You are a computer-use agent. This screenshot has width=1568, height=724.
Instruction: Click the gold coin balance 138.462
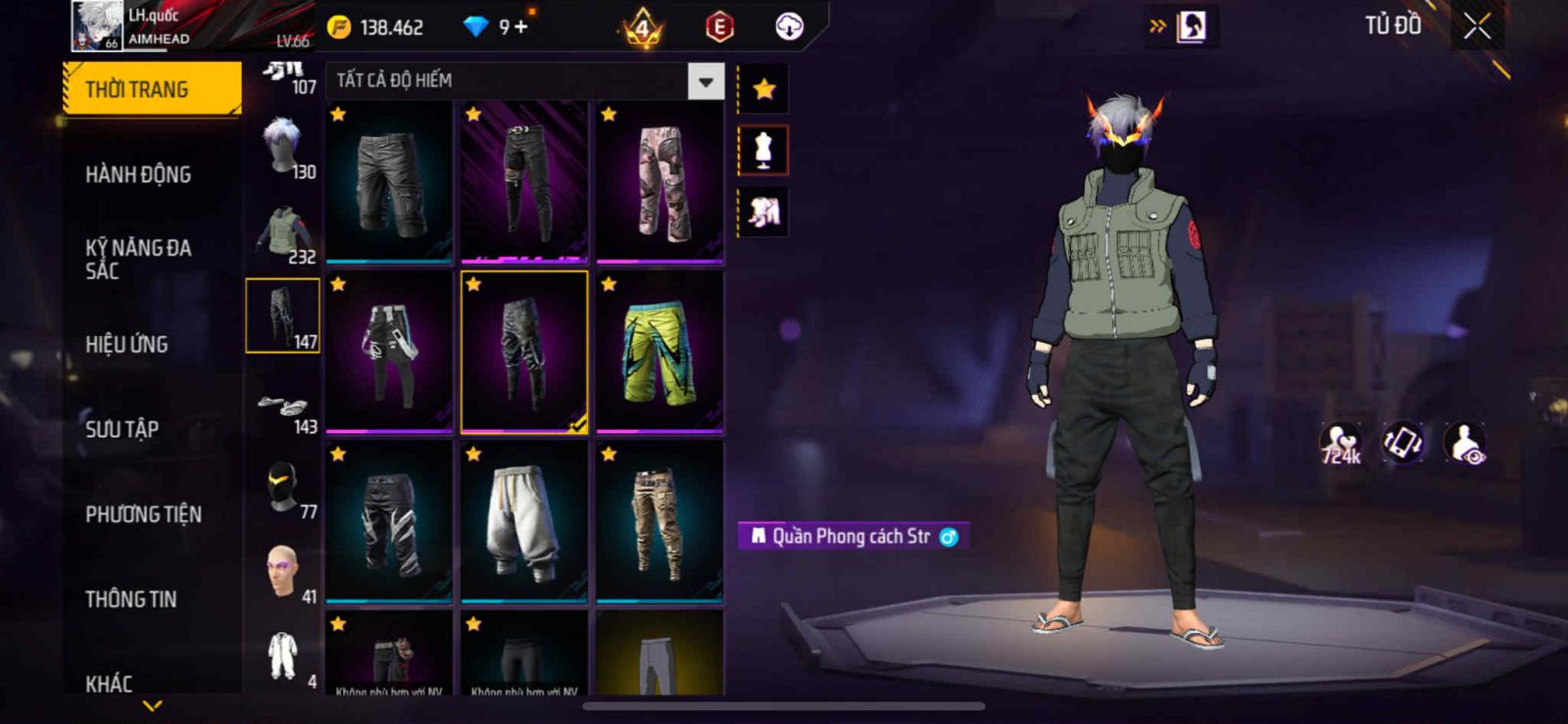(377, 27)
